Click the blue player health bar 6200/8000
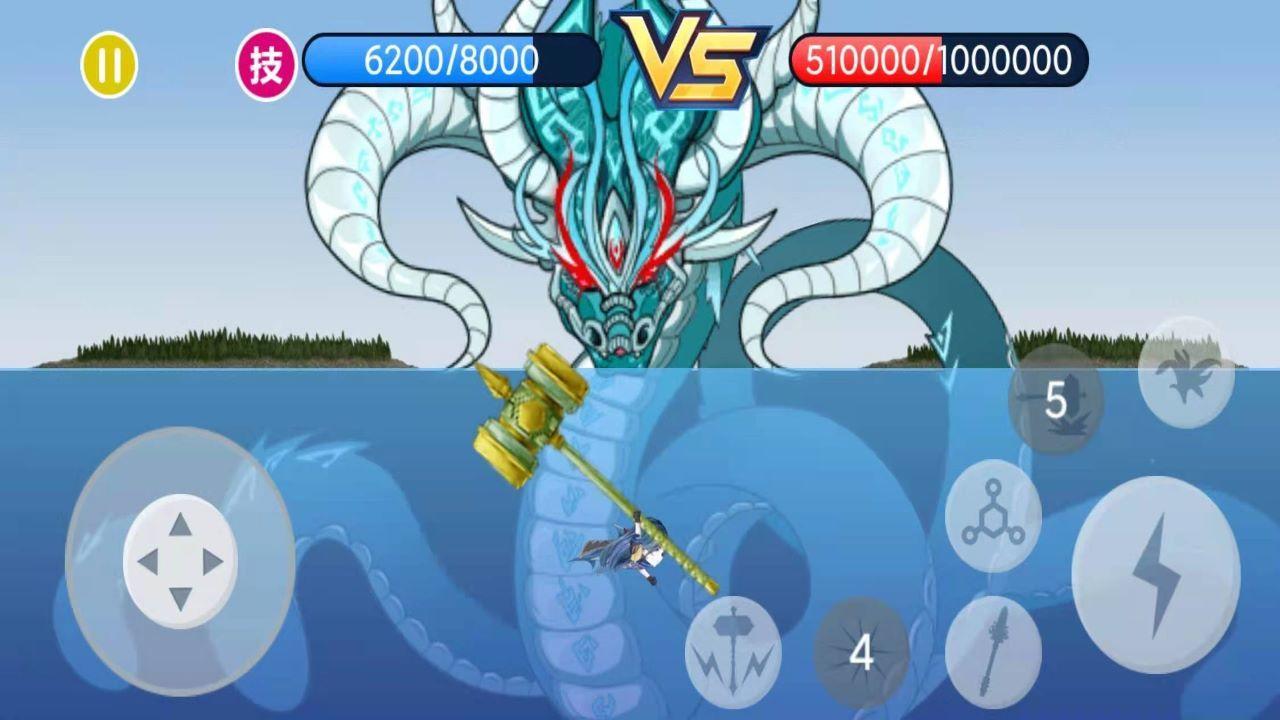Image resolution: width=1280 pixels, height=720 pixels. 448,60
